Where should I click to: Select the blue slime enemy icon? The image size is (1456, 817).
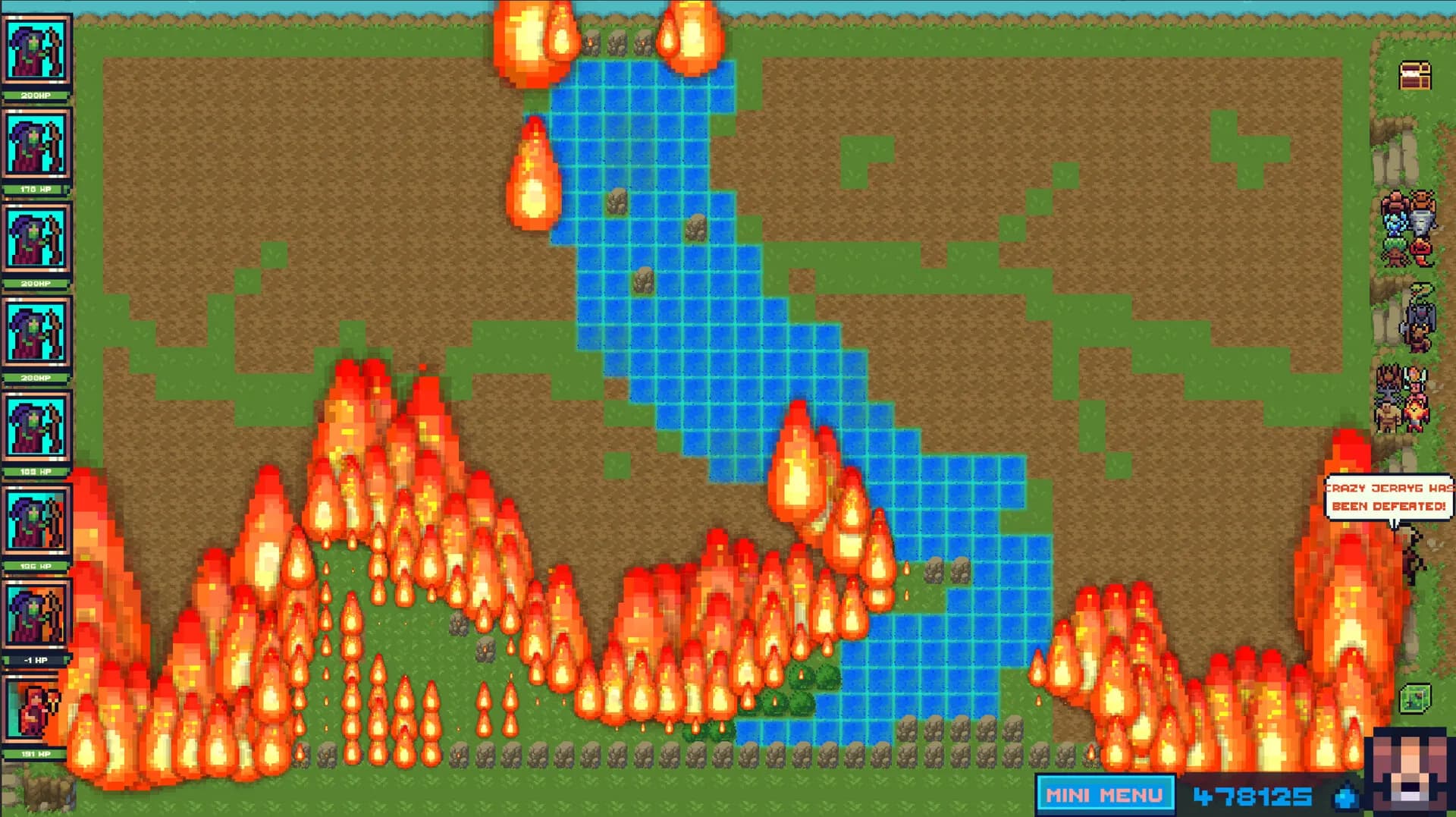click(1395, 223)
